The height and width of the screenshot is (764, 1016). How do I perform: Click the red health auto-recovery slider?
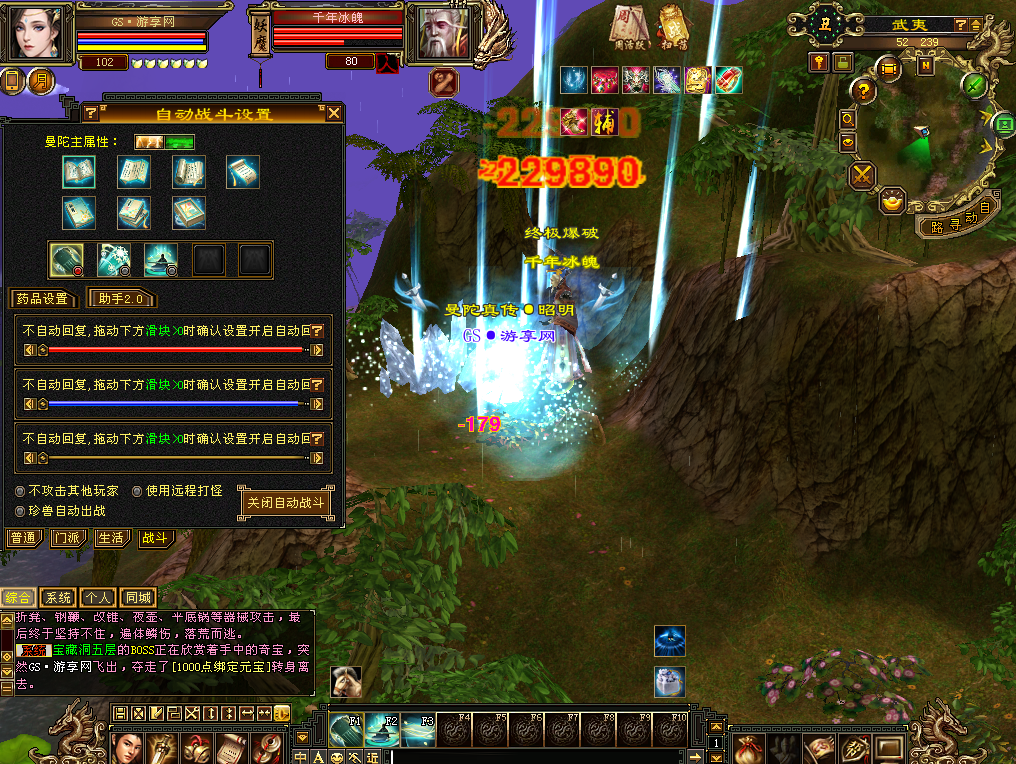coord(176,350)
